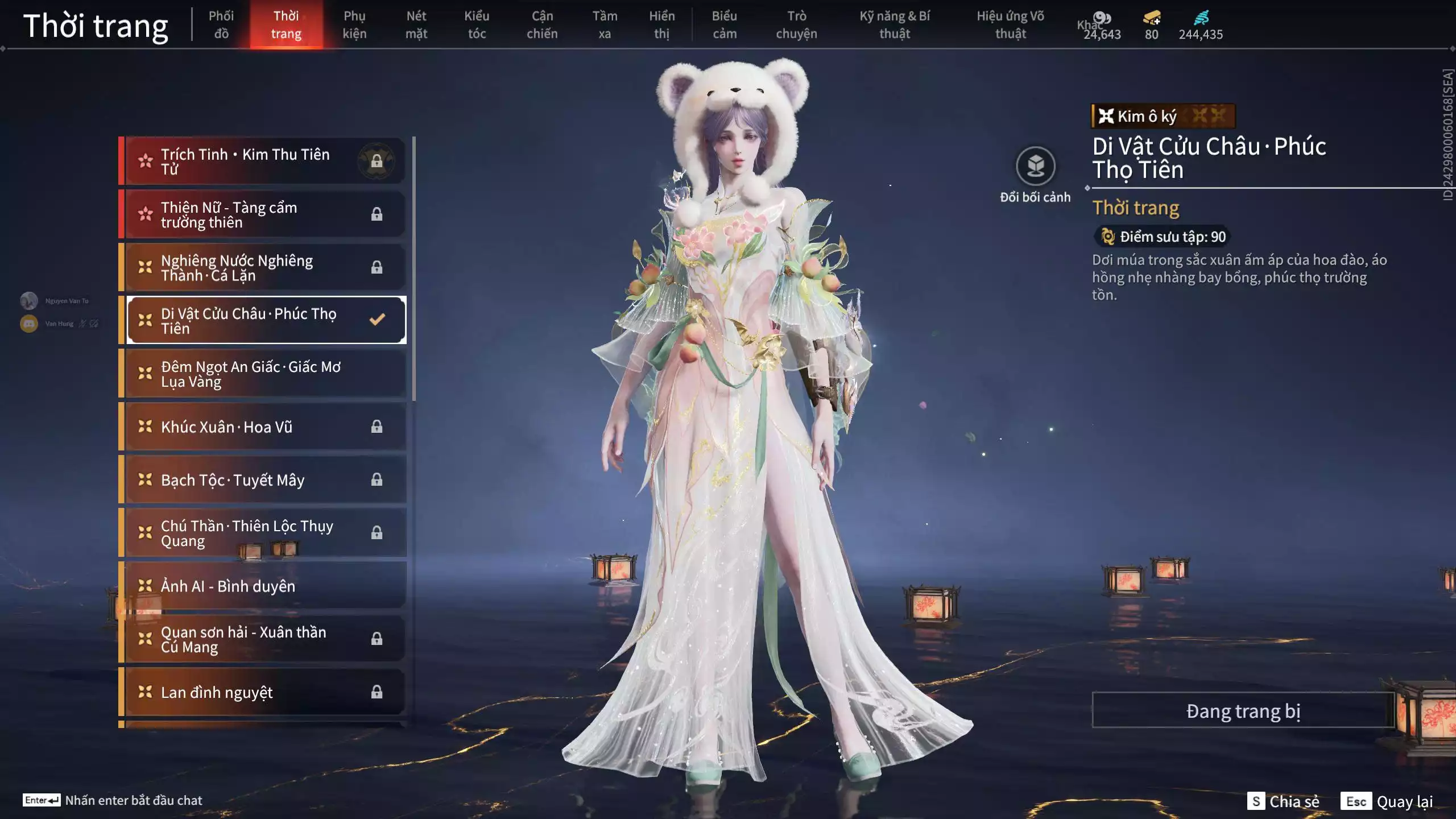Switch to the Phối đồ tab
Screen dimensions: 1456x819
pos(221,24)
